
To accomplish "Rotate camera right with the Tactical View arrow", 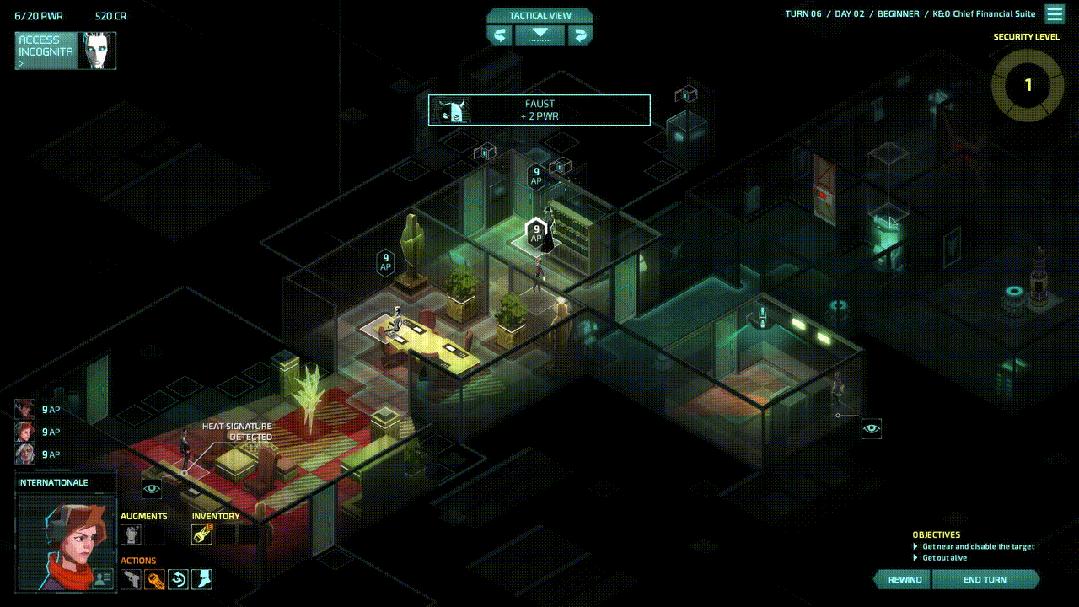I will 580,35.
